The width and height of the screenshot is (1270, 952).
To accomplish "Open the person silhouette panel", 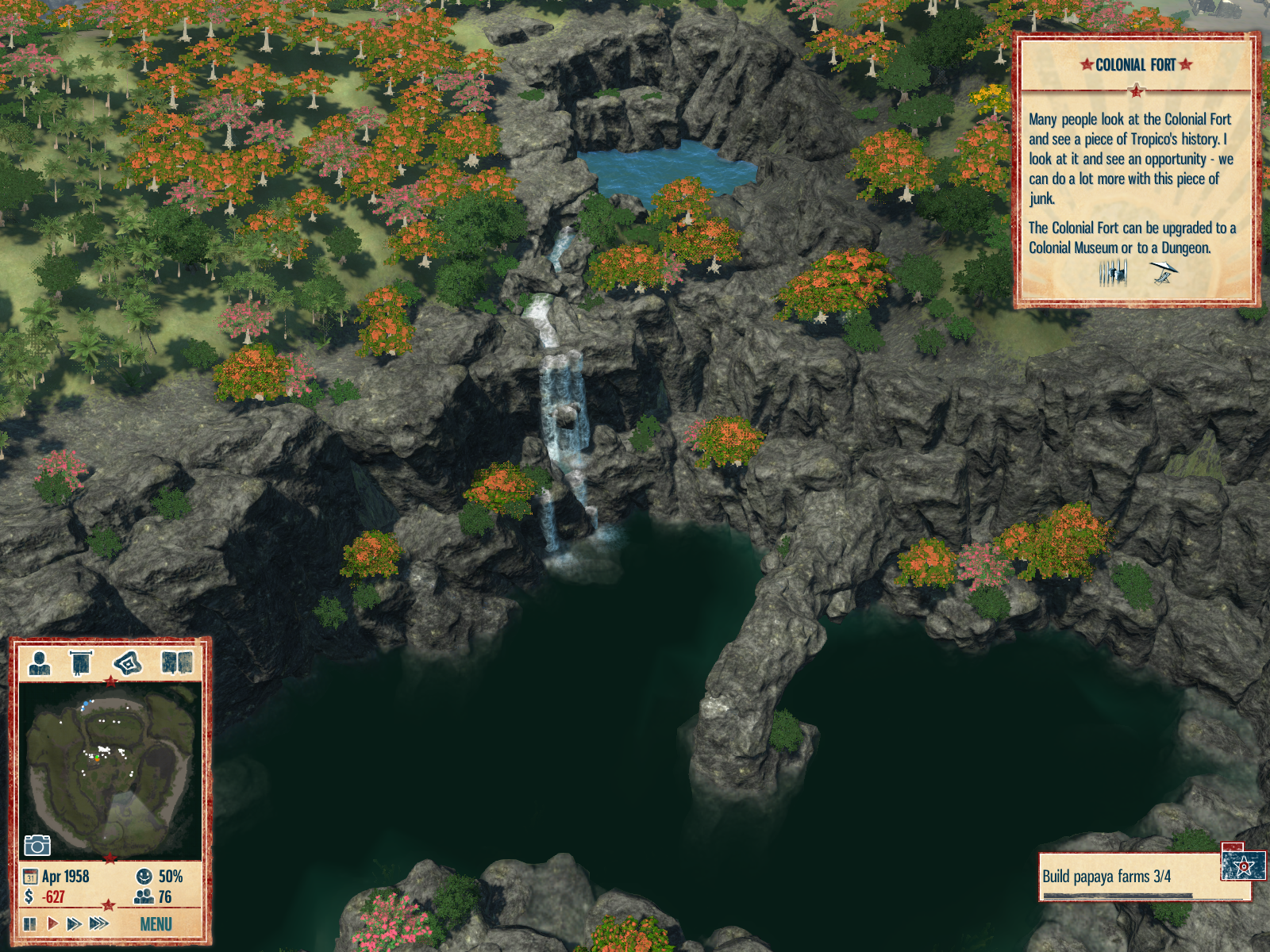I will point(40,662).
